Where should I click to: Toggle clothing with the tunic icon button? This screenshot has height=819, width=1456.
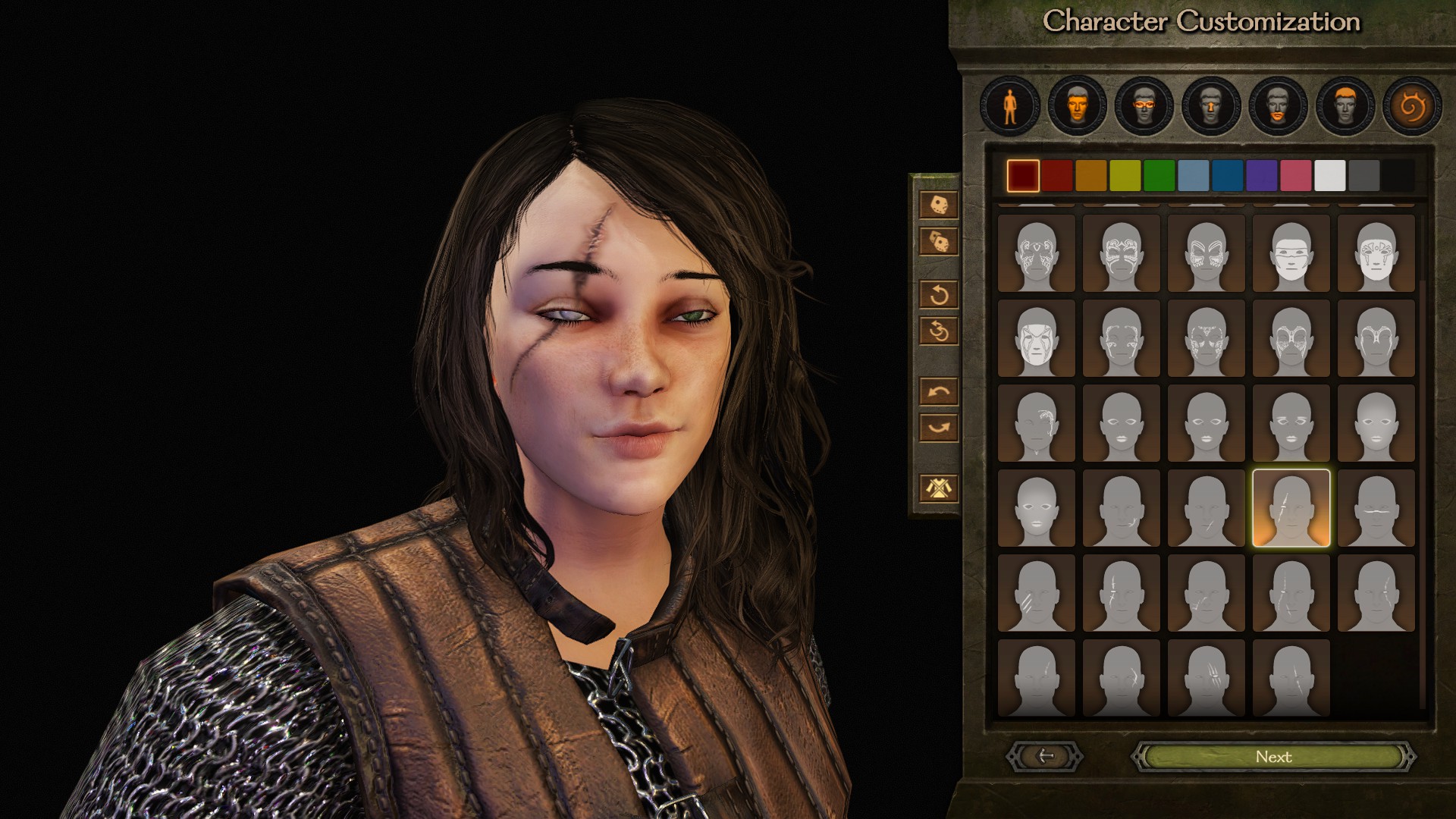point(938,488)
